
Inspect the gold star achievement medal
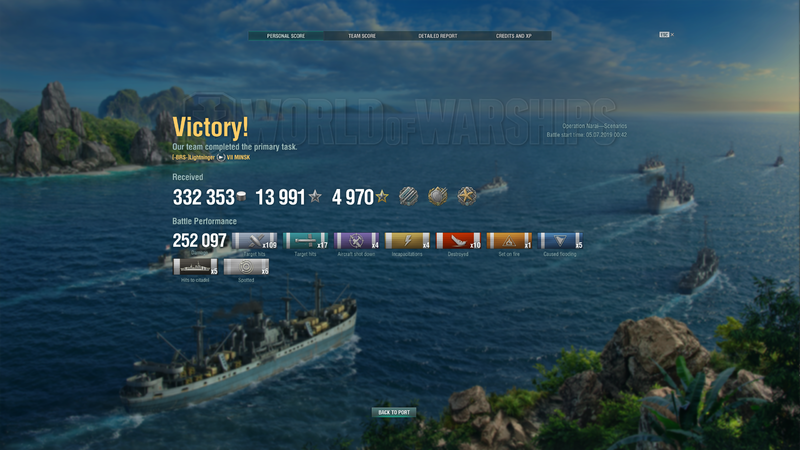pos(468,197)
